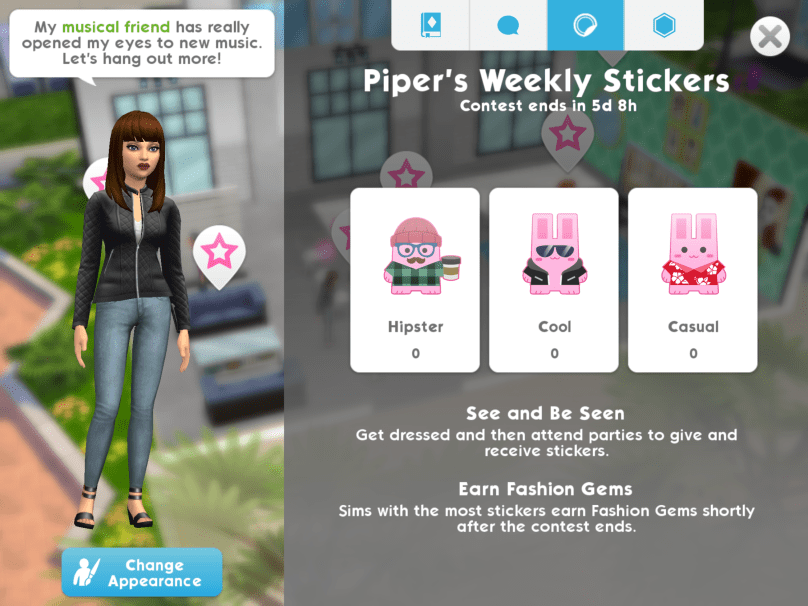Switch to the speech bubble tab

pyautogui.click(x=509, y=25)
